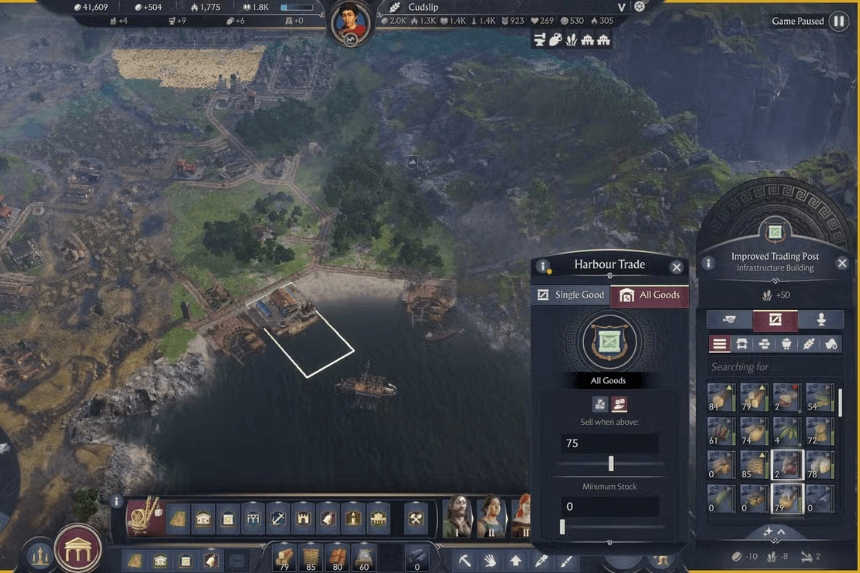Viewport: 860px width, 573px height.
Task: Select the anchor harbour build category
Action: point(279,518)
